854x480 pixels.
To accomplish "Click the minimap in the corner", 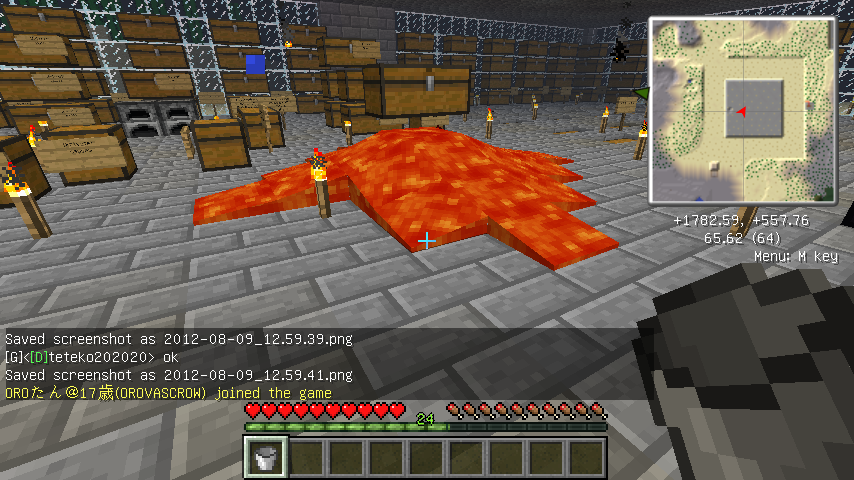I will pyautogui.click(x=742, y=110).
